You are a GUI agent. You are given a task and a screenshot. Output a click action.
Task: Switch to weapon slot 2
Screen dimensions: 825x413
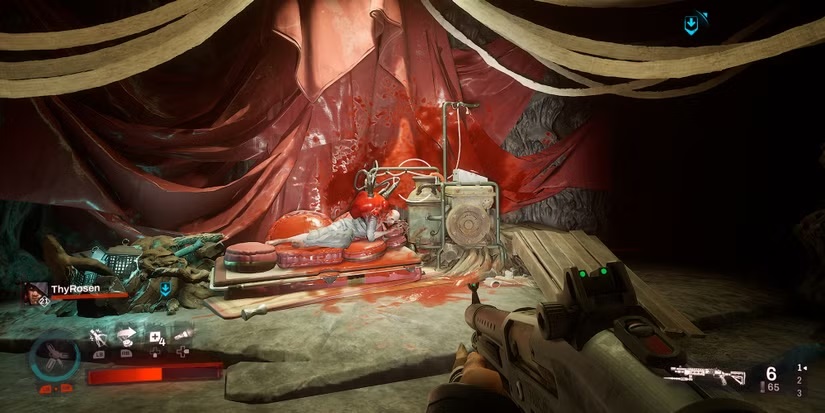[798, 380]
